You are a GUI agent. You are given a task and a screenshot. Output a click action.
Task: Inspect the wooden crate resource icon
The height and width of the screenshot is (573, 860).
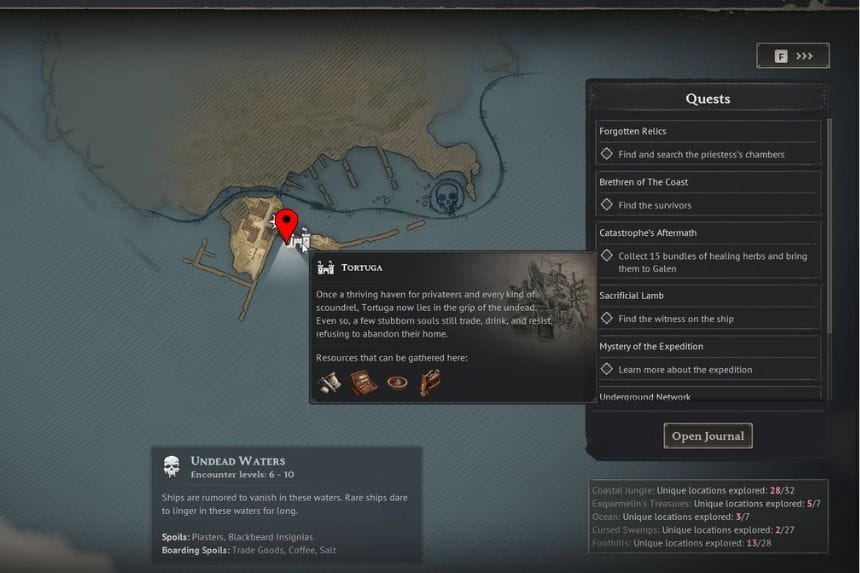pos(362,382)
